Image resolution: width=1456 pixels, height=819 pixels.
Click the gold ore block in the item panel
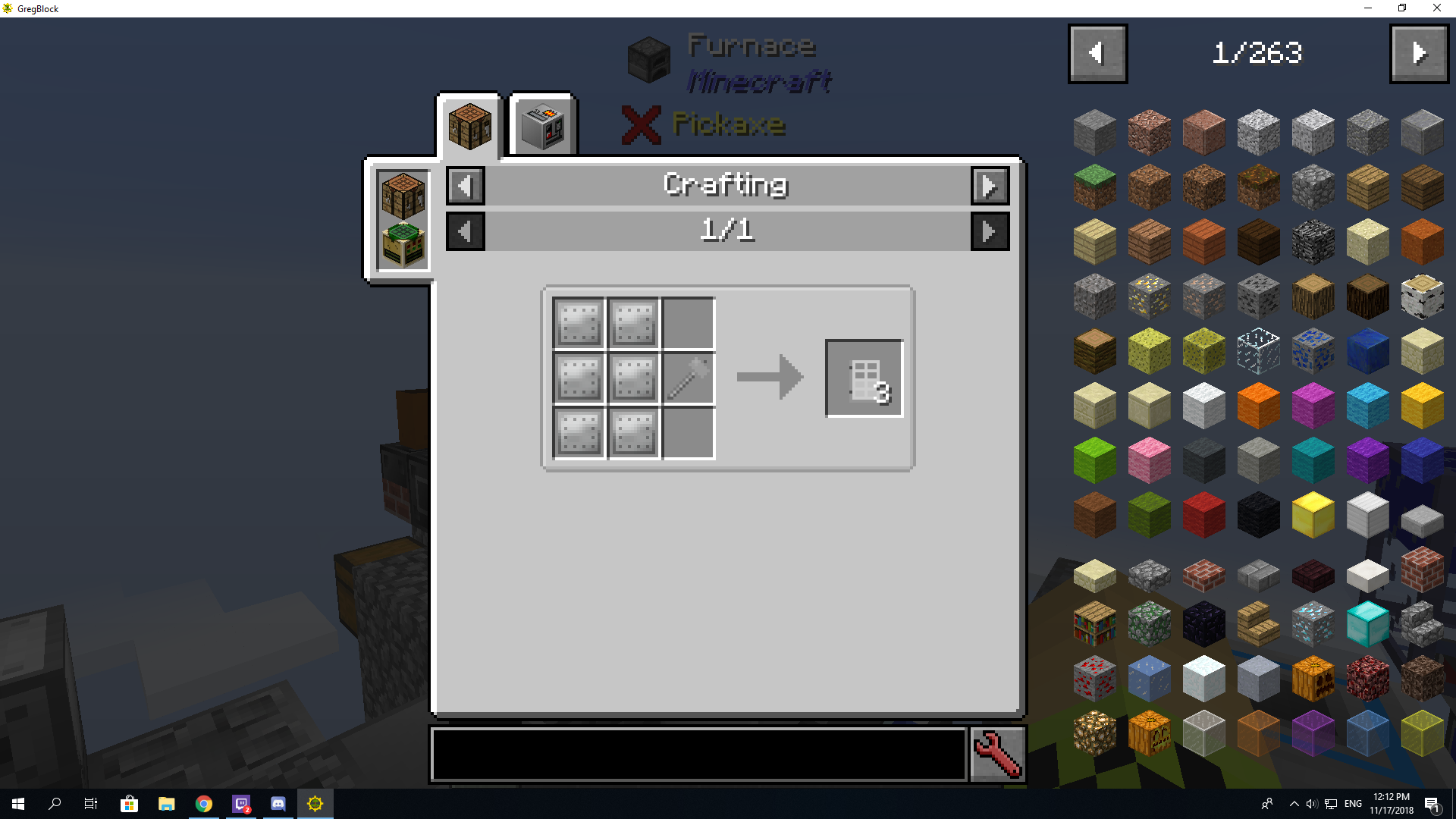[x=1149, y=296]
